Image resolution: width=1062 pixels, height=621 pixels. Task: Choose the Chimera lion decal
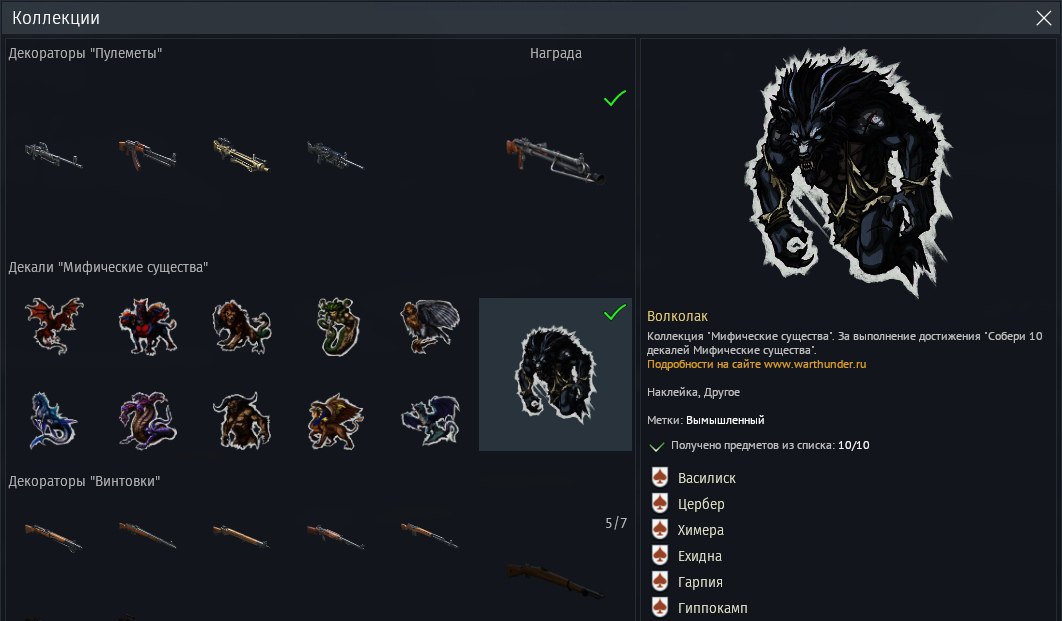242,324
